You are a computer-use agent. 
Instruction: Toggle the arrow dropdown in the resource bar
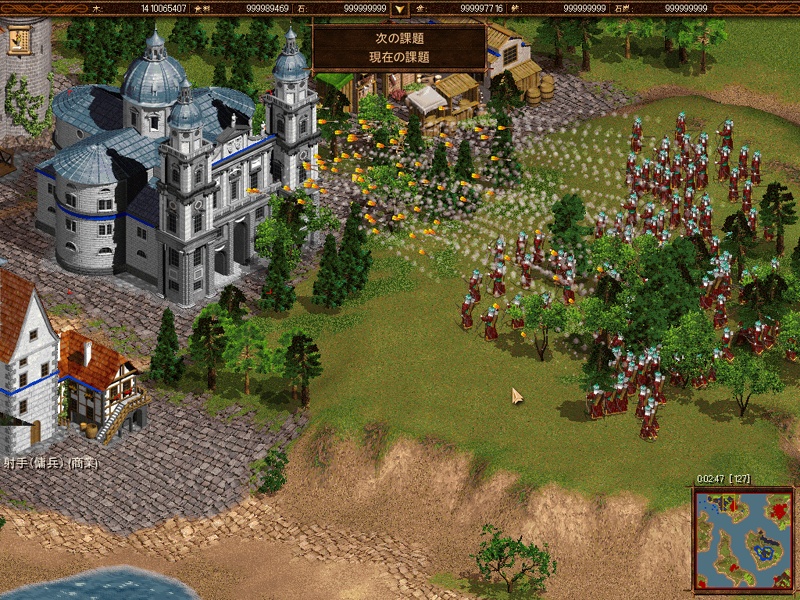(399, 9)
